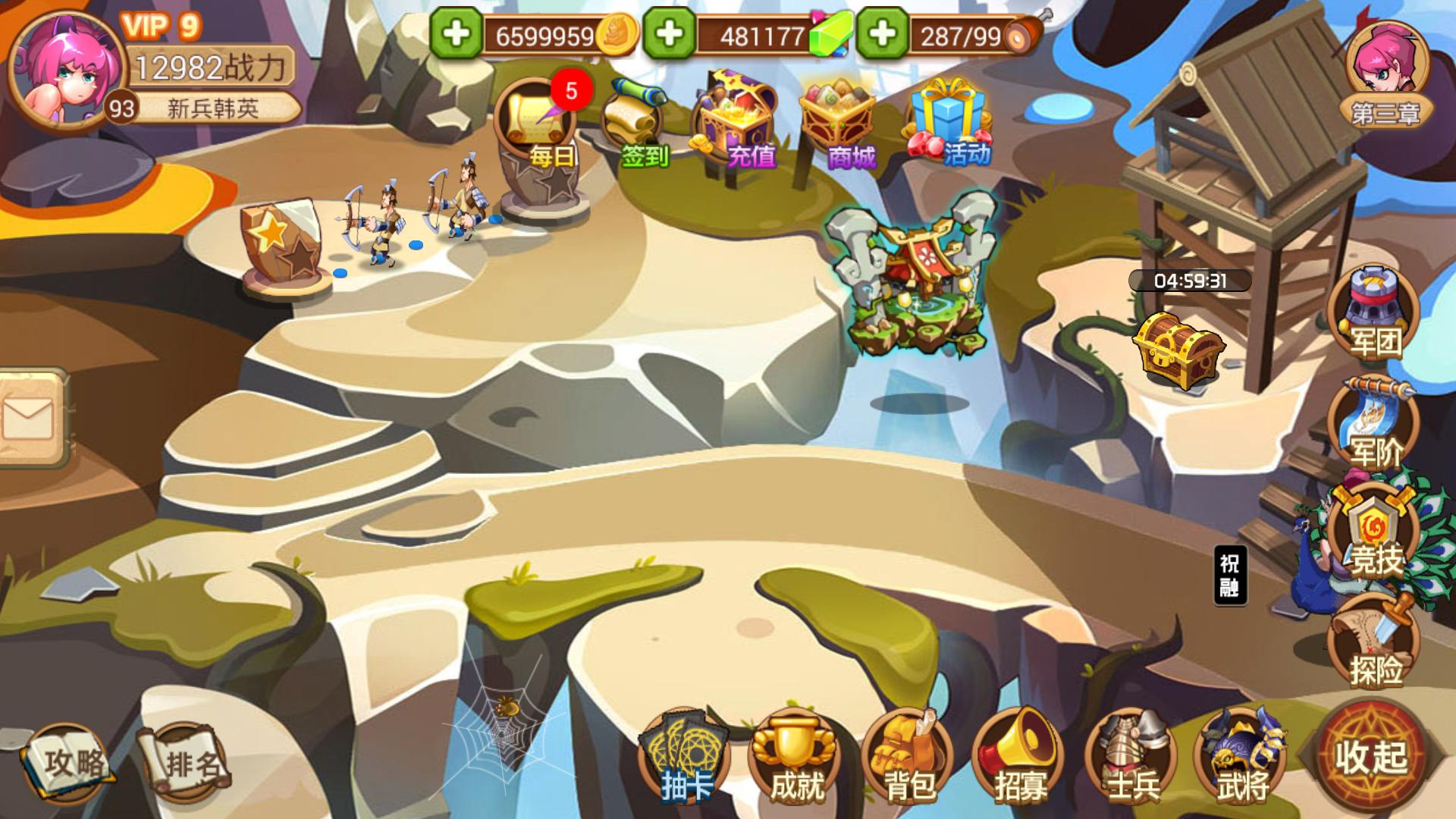1456x819 pixels.
Task: Open the 攻略 strategy guide book
Action: (x=67, y=762)
